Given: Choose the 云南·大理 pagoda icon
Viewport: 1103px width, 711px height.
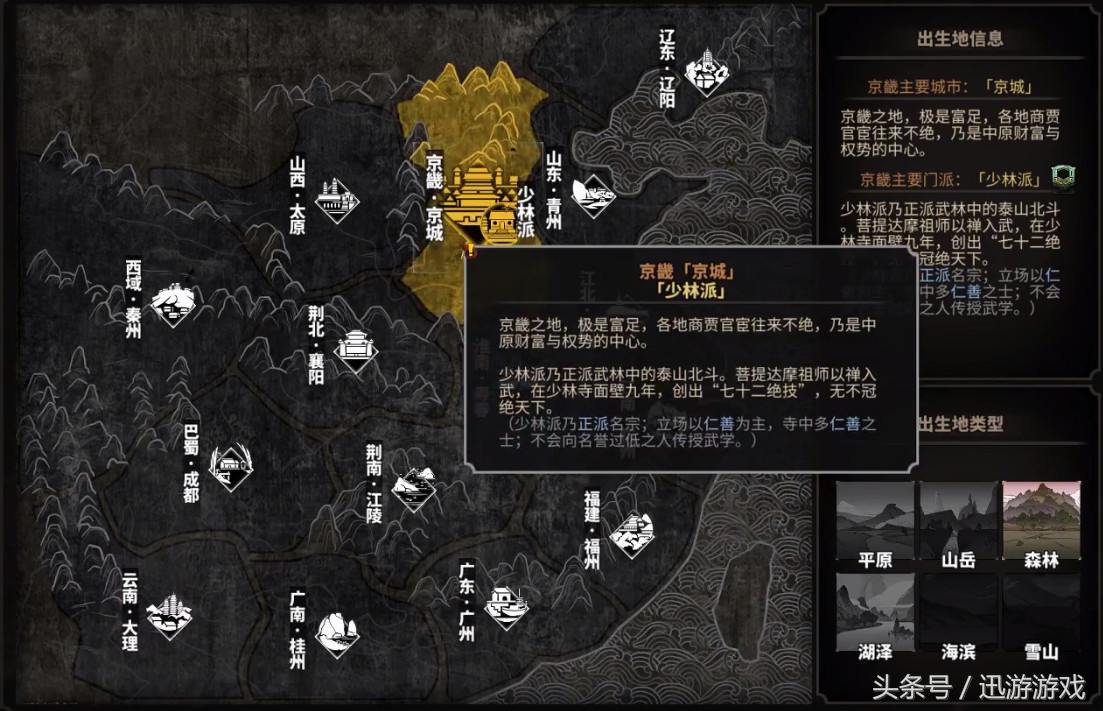Looking at the screenshot, I should pyautogui.click(x=169, y=613).
